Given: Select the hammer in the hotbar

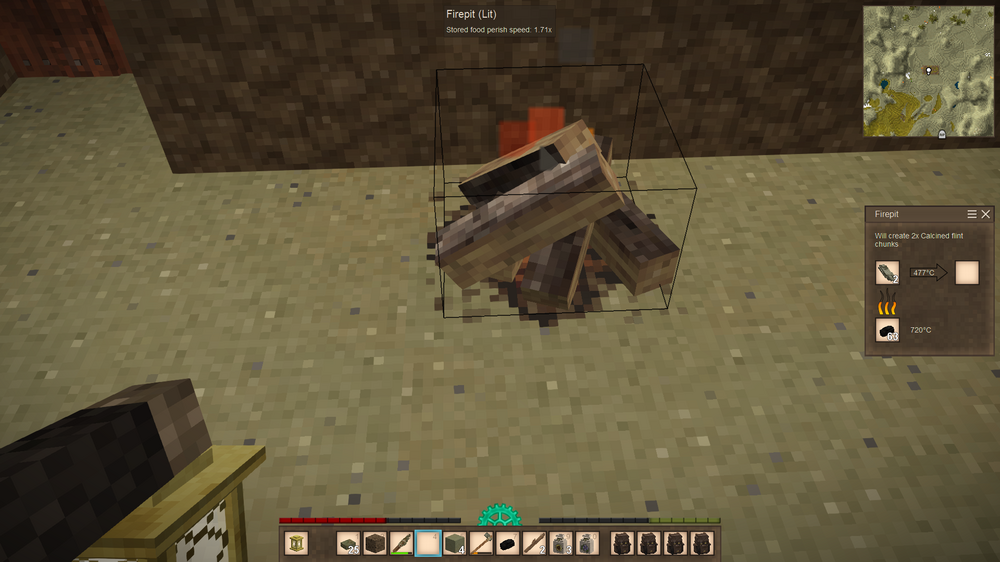Looking at the screenshot, I should pyautogui.click(x=480, y=543).
